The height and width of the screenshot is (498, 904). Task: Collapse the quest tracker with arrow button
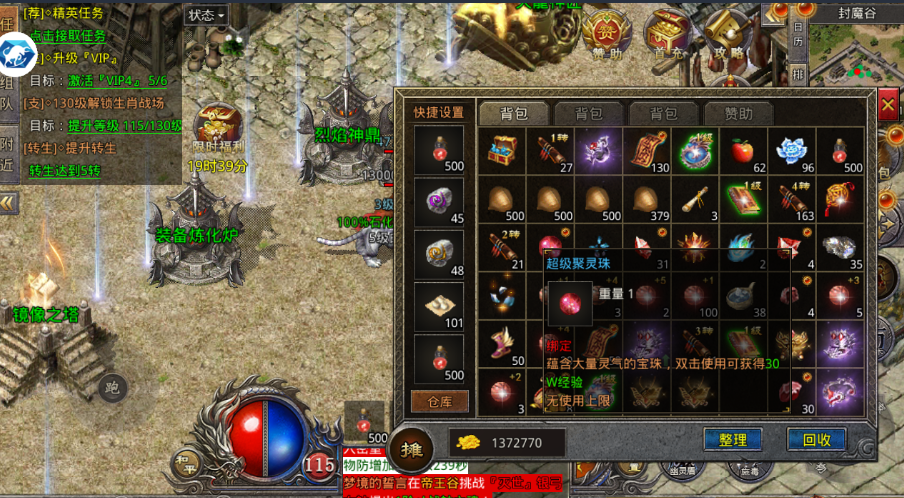tap(9, 203)
